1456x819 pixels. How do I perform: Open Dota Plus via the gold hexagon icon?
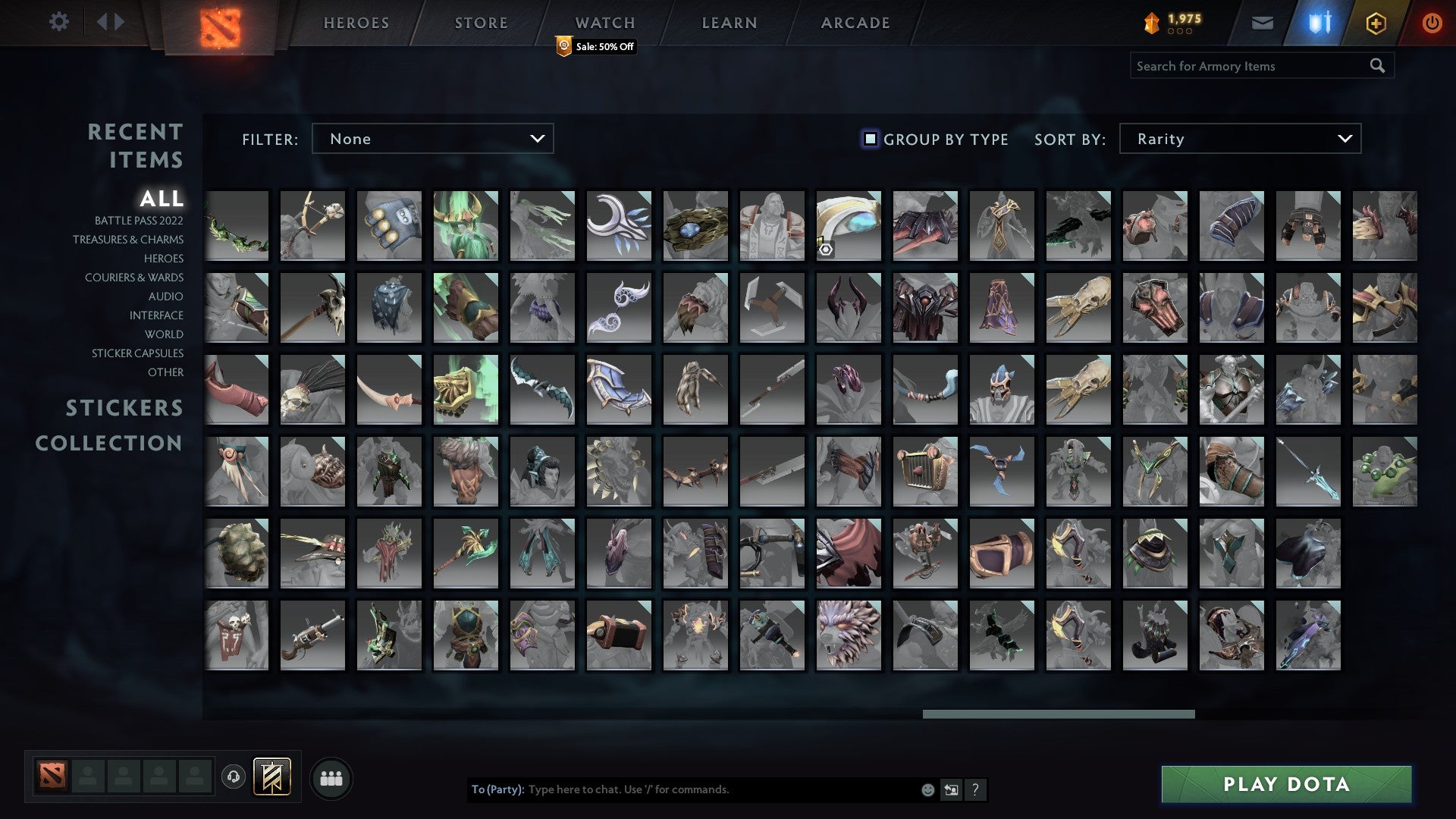coord(1376,23)
